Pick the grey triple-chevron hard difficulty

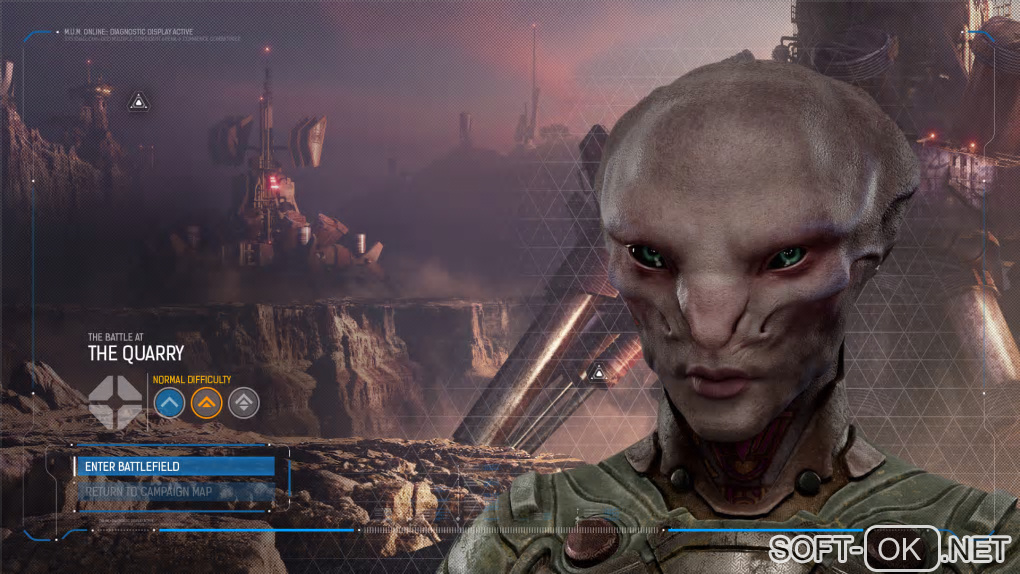click(243, 403)
